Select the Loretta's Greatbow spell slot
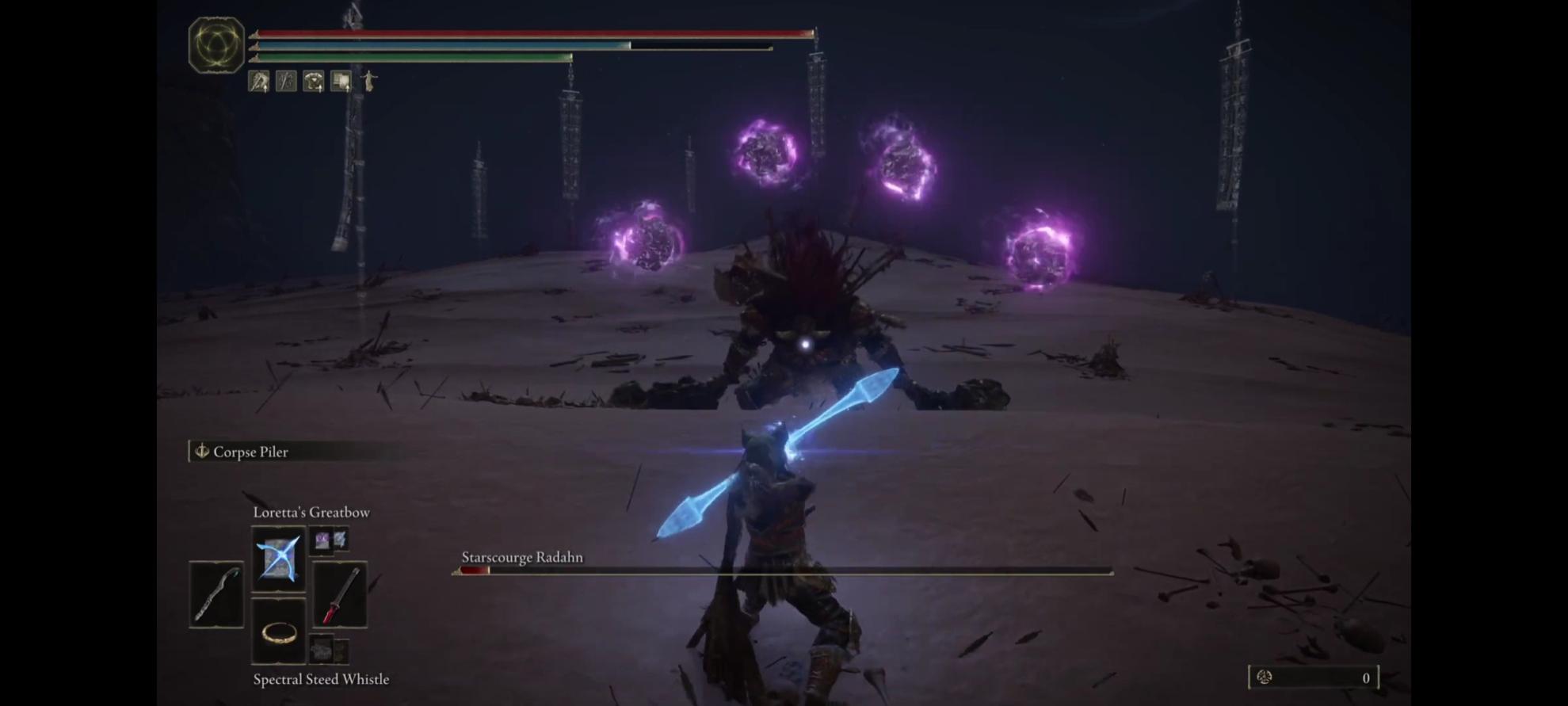 (x=278, y=559)
